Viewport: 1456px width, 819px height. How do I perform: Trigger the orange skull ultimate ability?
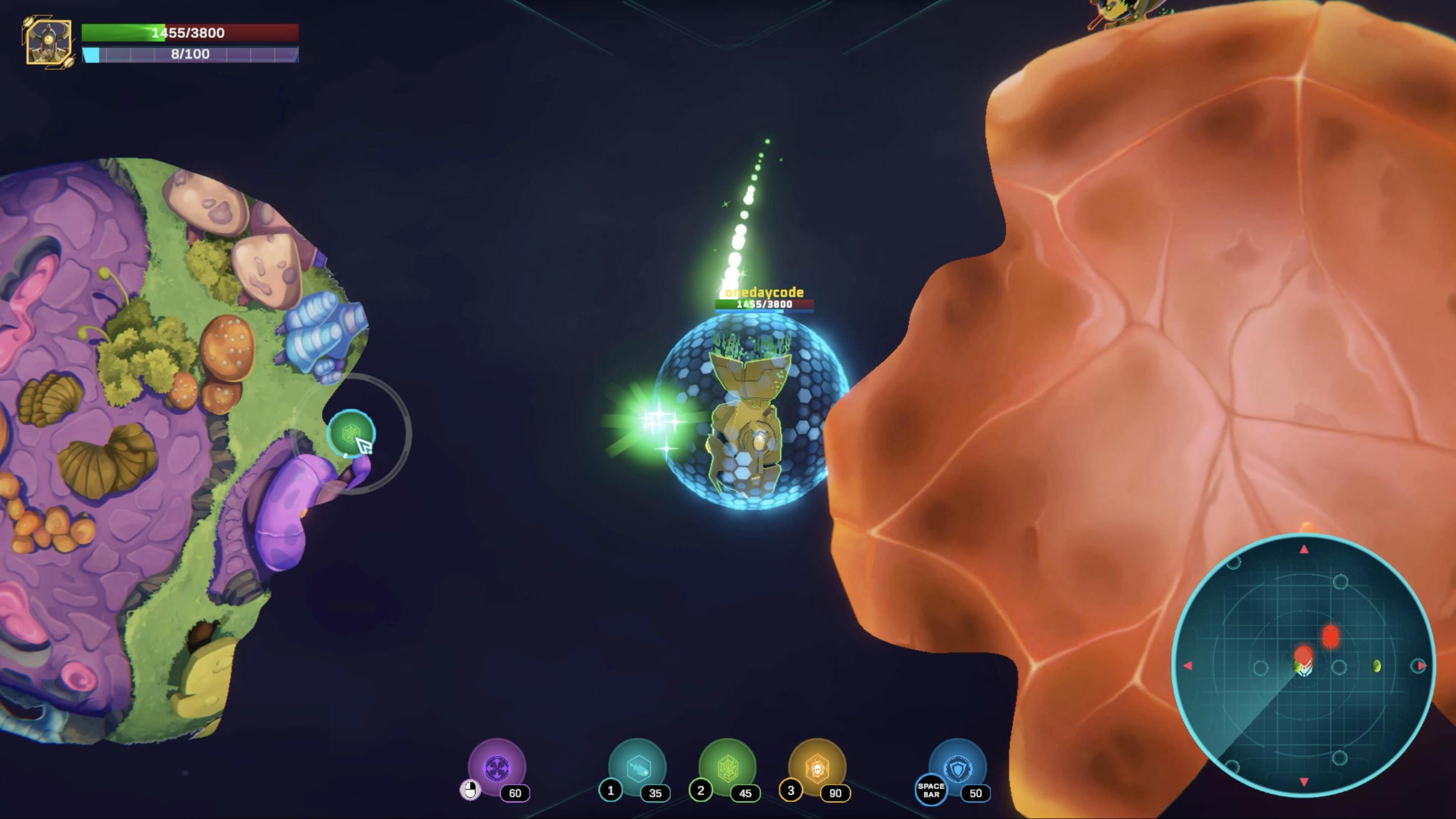coord(817,767)
